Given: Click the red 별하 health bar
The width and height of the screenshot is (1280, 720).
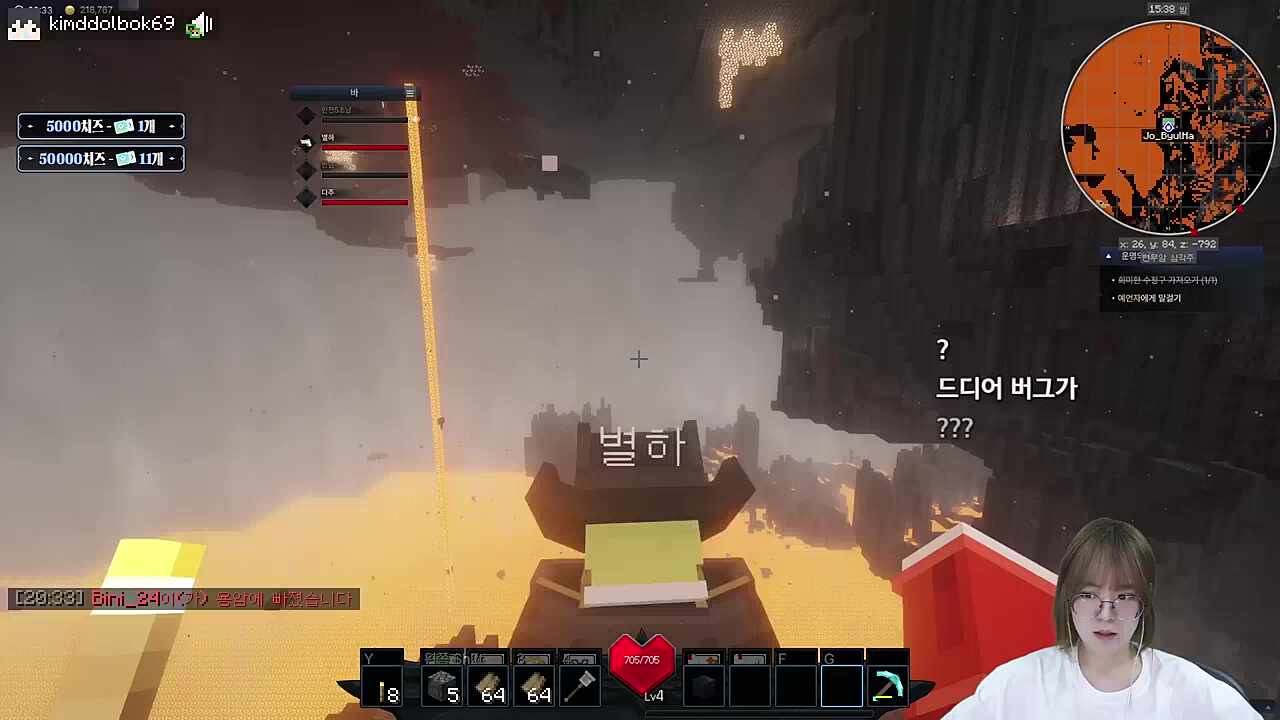Looking at the screenshot, I should [x=363, y=148].
